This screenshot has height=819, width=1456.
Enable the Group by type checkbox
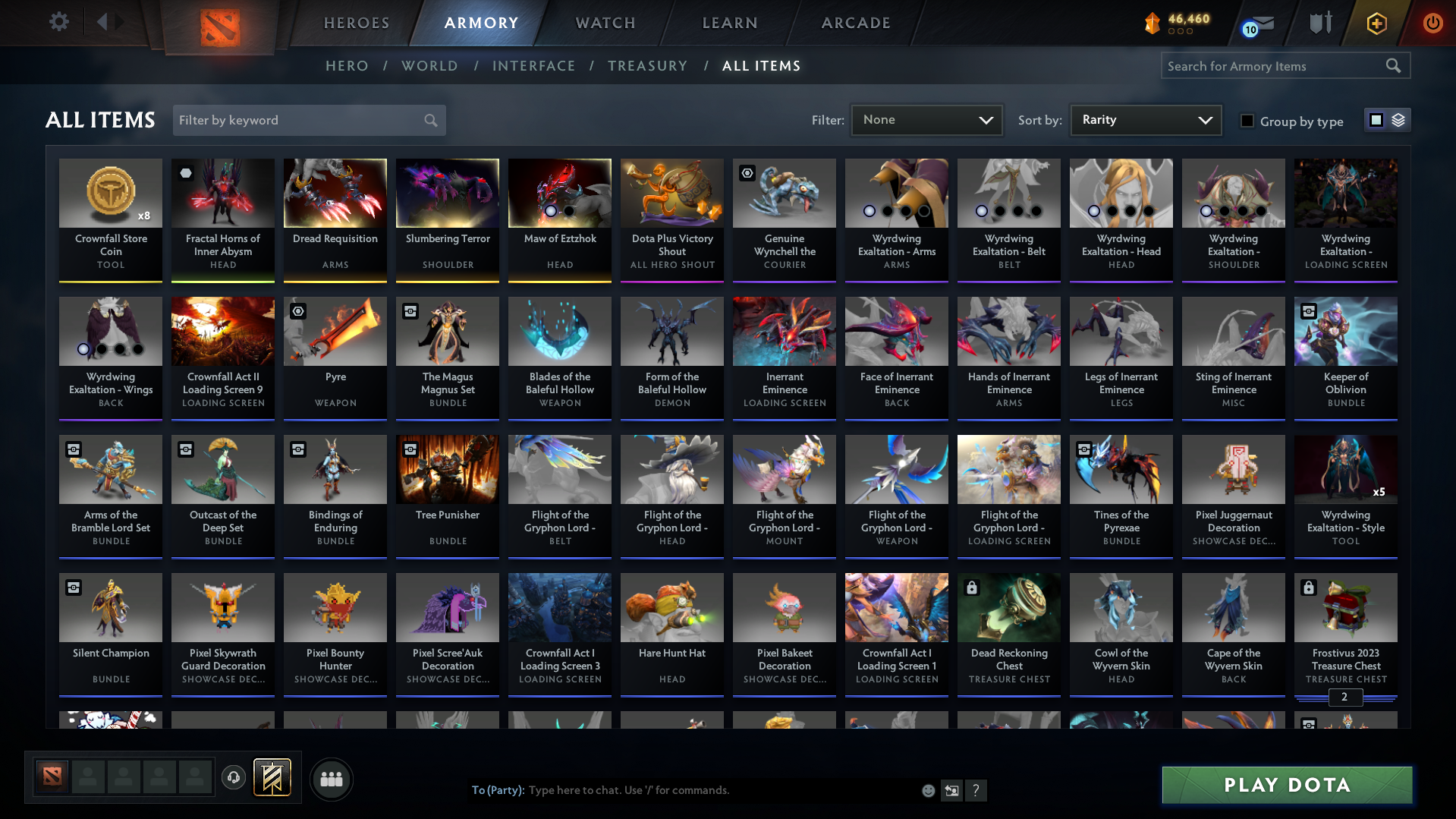(1247, 121)
